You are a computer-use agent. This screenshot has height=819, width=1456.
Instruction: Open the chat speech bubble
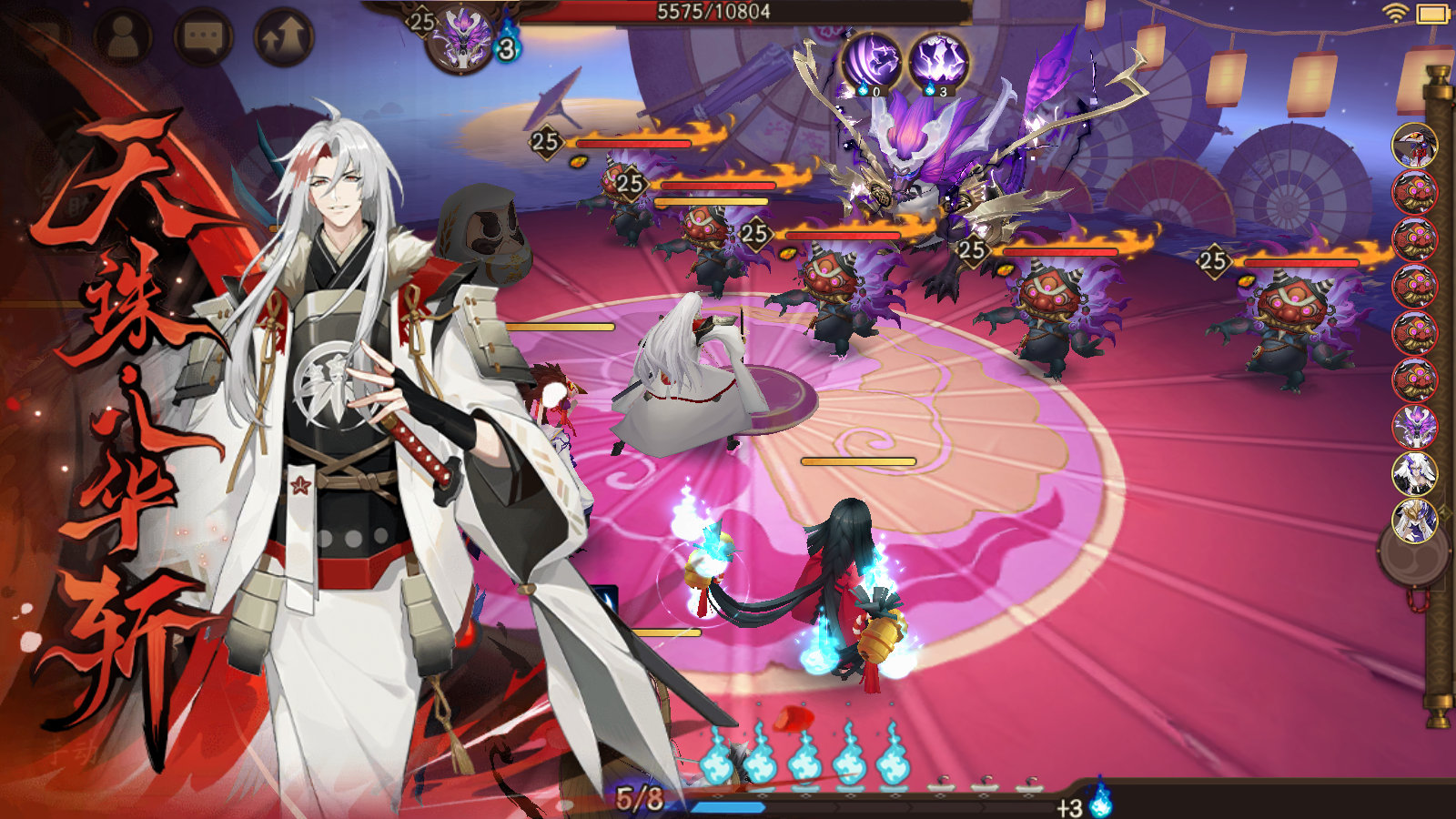click(203, 36)
